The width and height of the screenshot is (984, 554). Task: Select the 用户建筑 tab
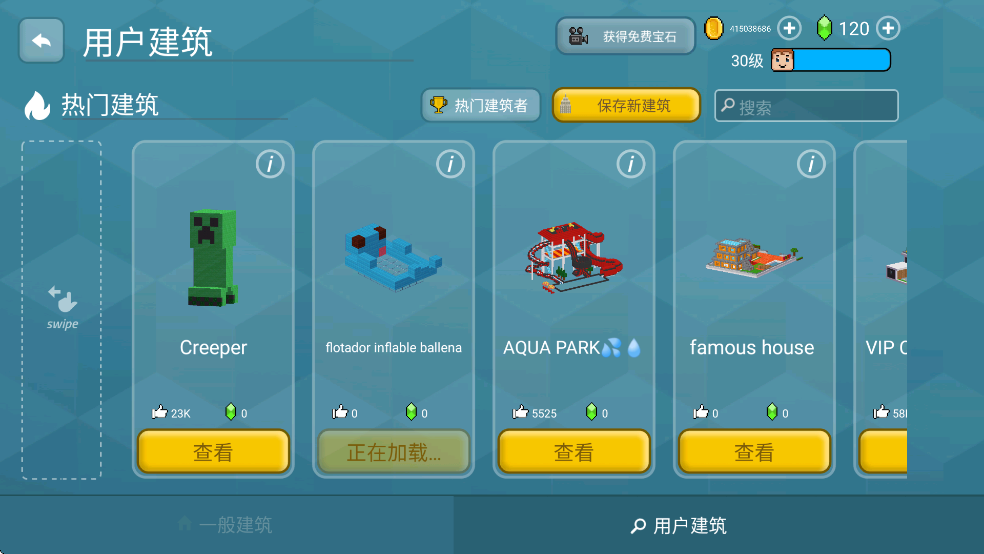pos(680,525)
